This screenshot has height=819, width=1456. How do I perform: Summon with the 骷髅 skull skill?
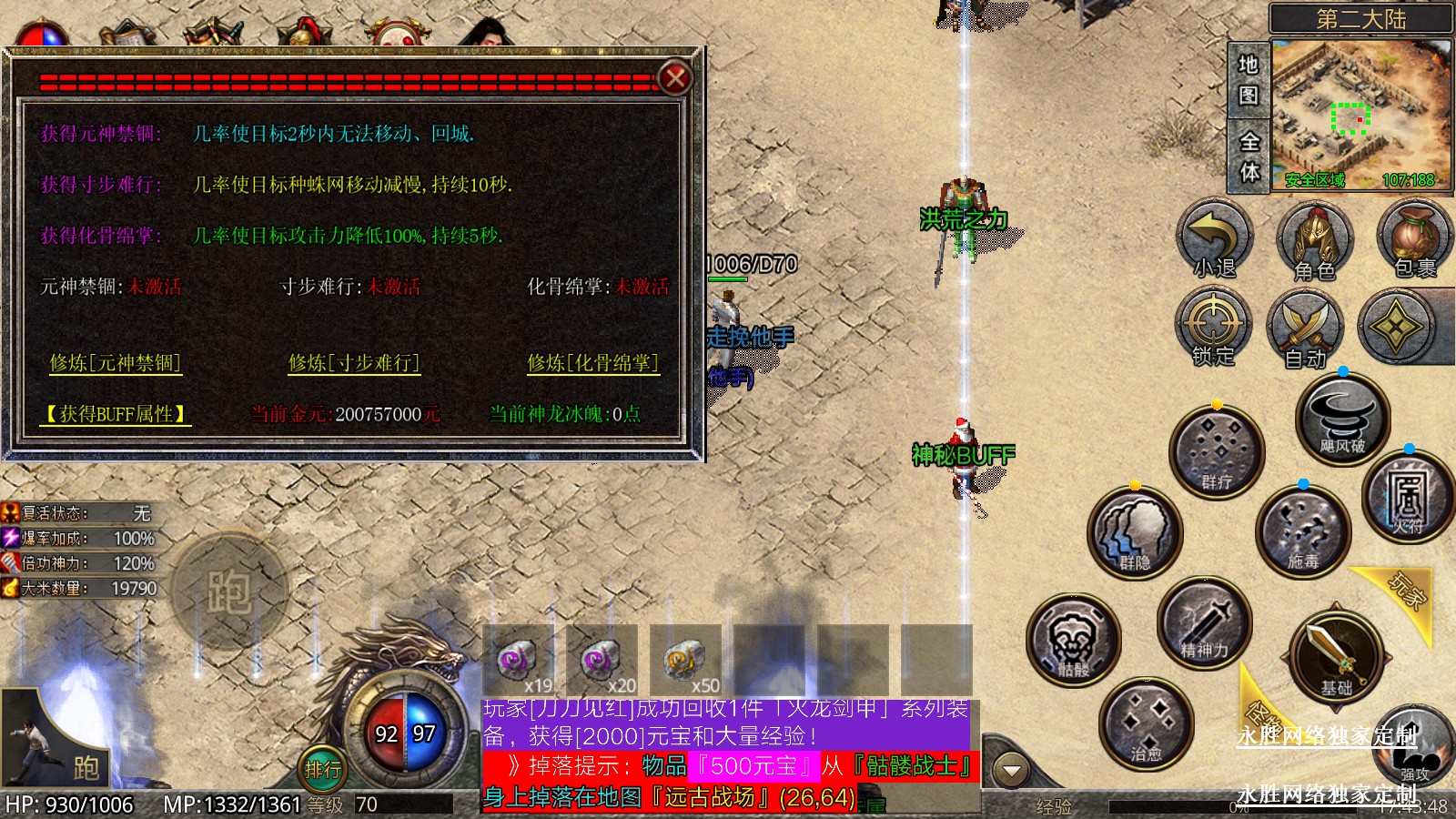1074,641
